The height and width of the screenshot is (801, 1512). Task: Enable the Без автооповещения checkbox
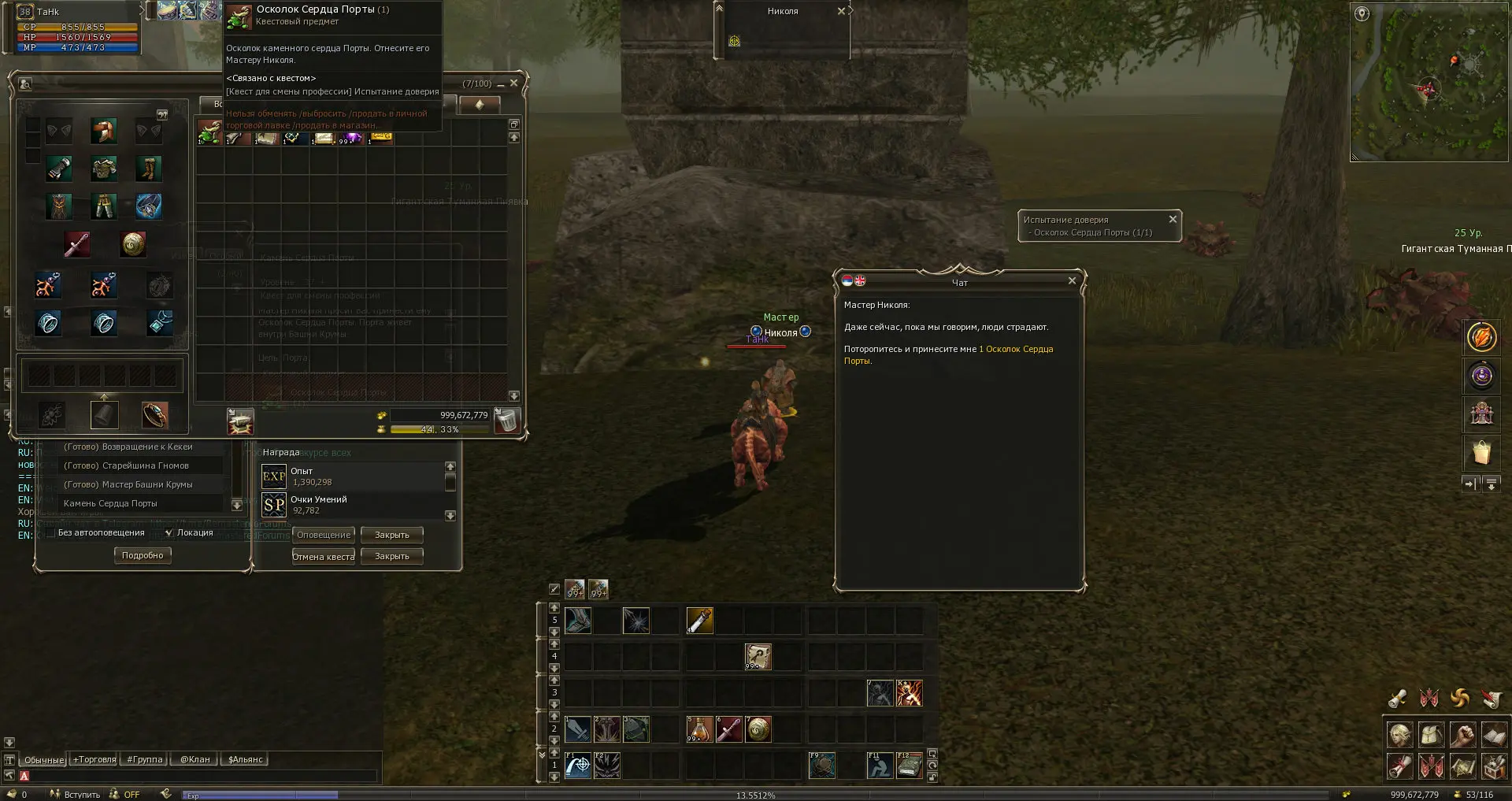(51, 533)
